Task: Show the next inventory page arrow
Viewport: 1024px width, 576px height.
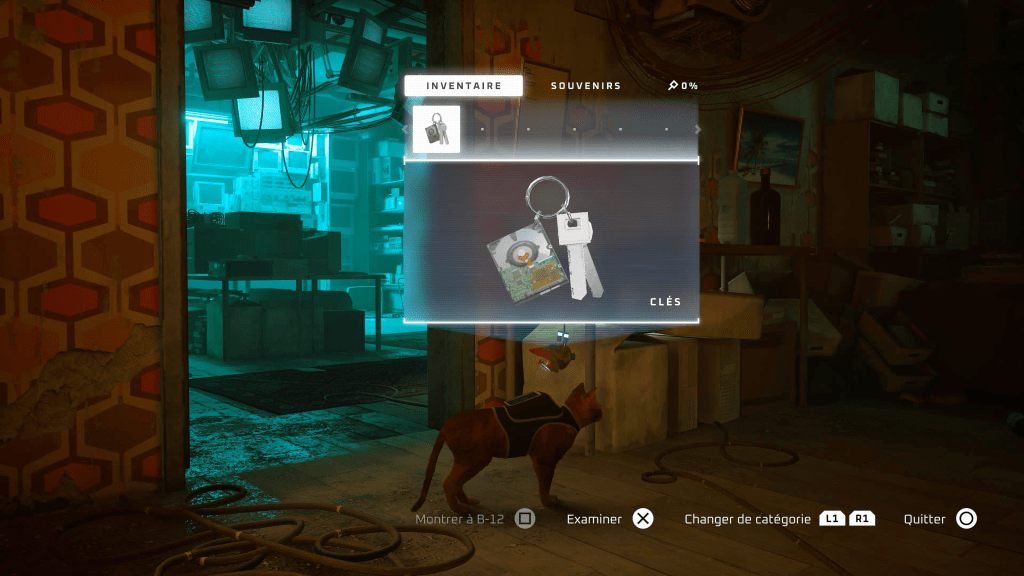Action: pyautogui.click(x=698, y=129)
